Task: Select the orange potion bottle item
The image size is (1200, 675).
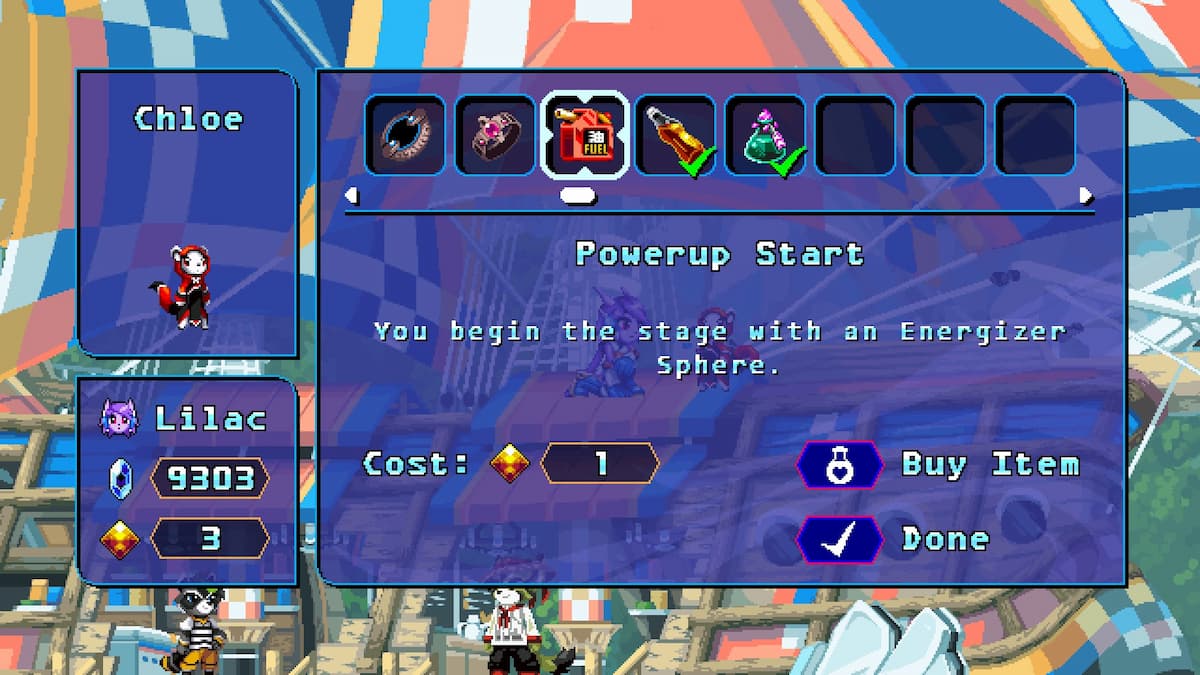Action: pyautogui.click(x=675, y=135)
